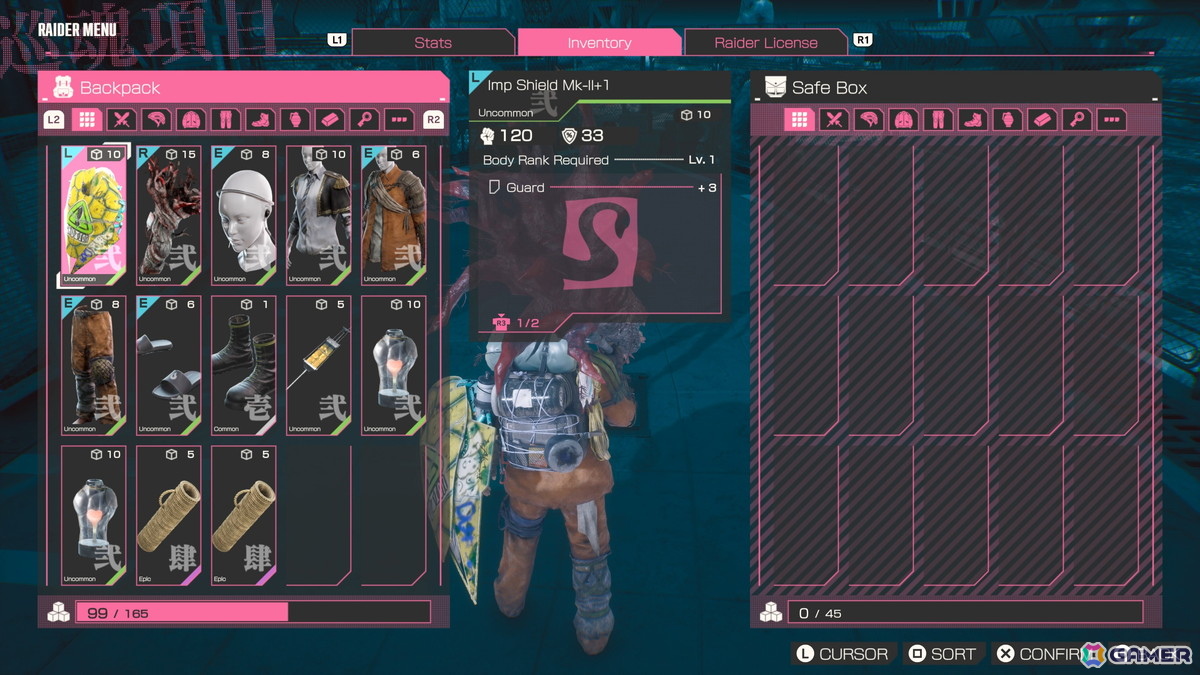Switch to the Stats tab
Viewport: 1200px width, 675px height.
coord(433,42)
